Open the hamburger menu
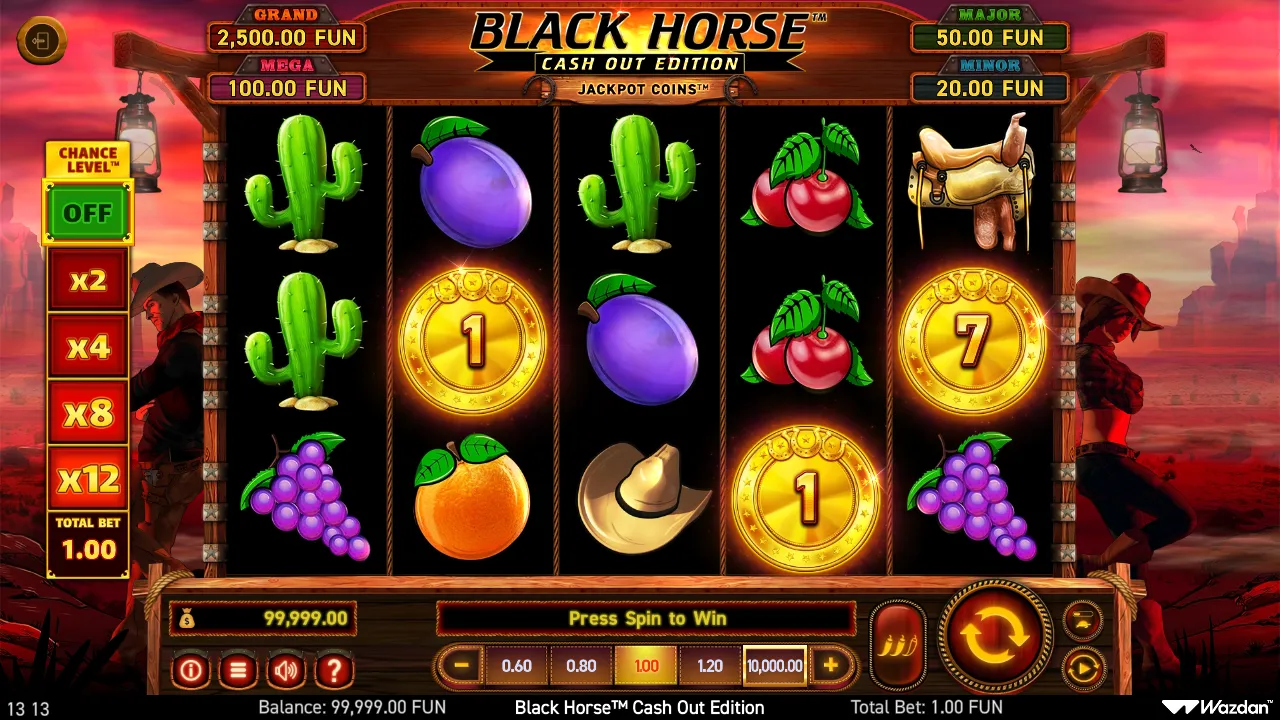 coord(238,671)
